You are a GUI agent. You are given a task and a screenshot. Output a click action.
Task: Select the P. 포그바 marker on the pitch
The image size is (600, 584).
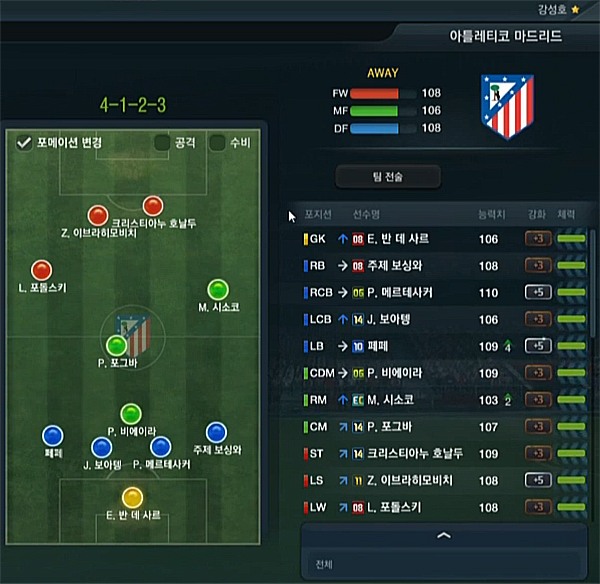click(117, 346)
